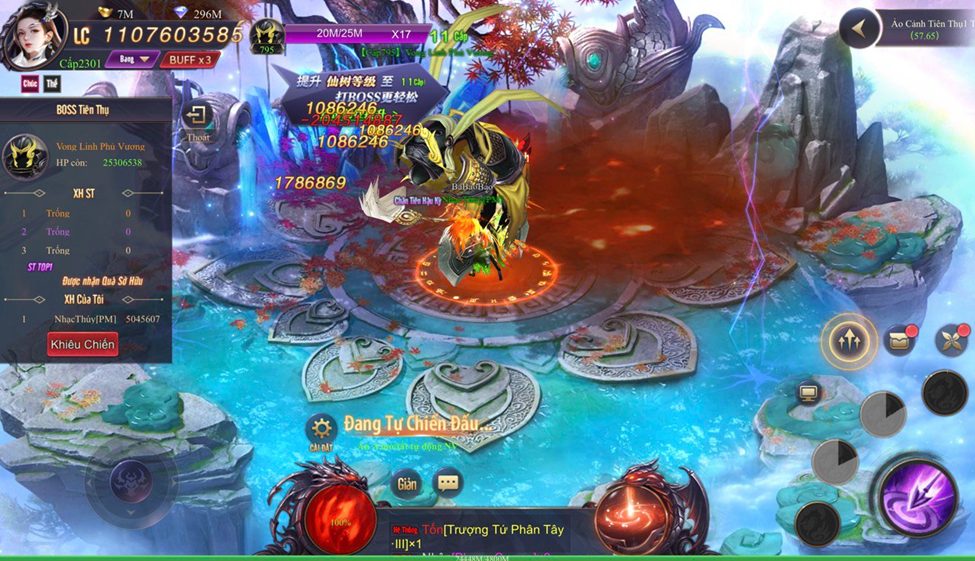Select the Vong Linh Phù Vương boss portrait
Screen dimensions: 975x561
coord(25,155)
